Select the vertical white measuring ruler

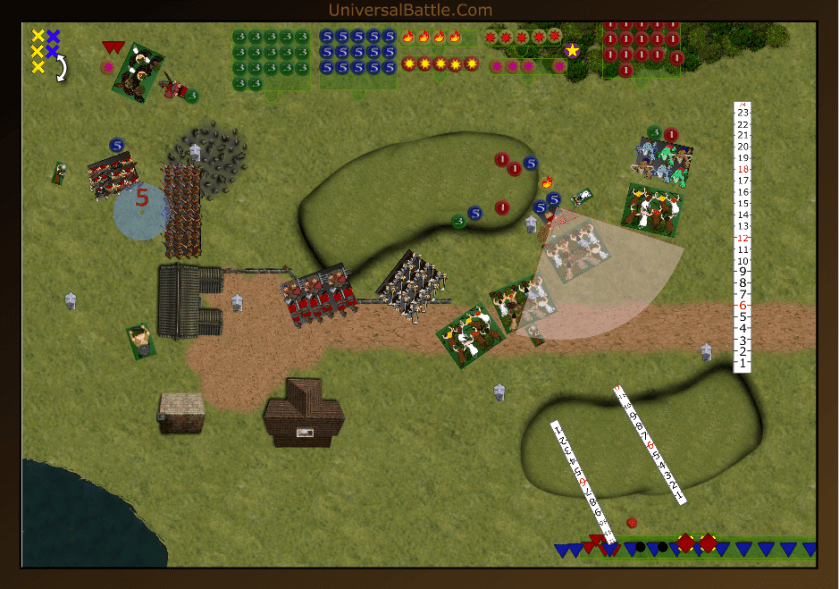click(x=741, y=237)
